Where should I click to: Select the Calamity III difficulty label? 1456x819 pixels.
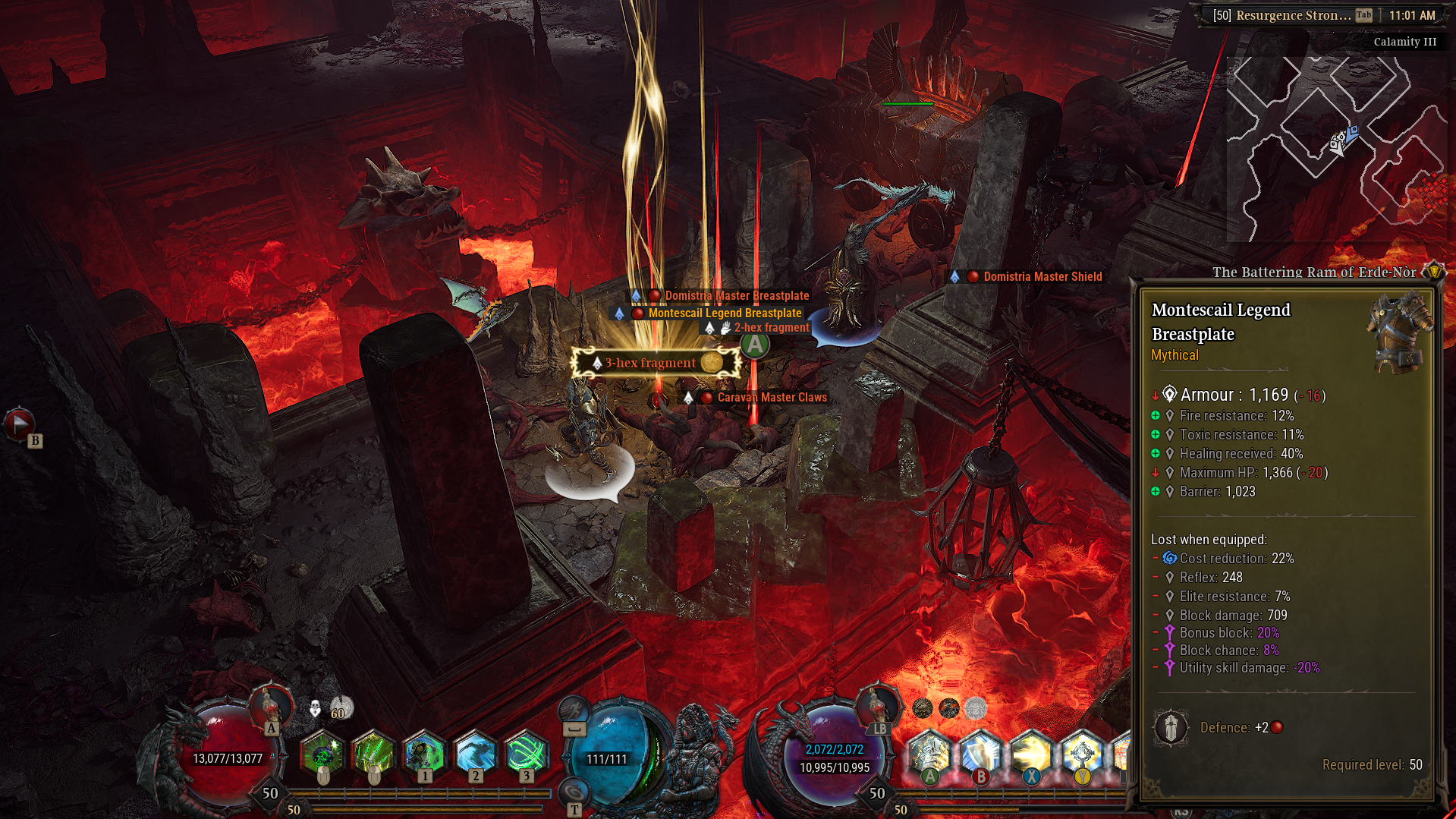(1404, 42)
